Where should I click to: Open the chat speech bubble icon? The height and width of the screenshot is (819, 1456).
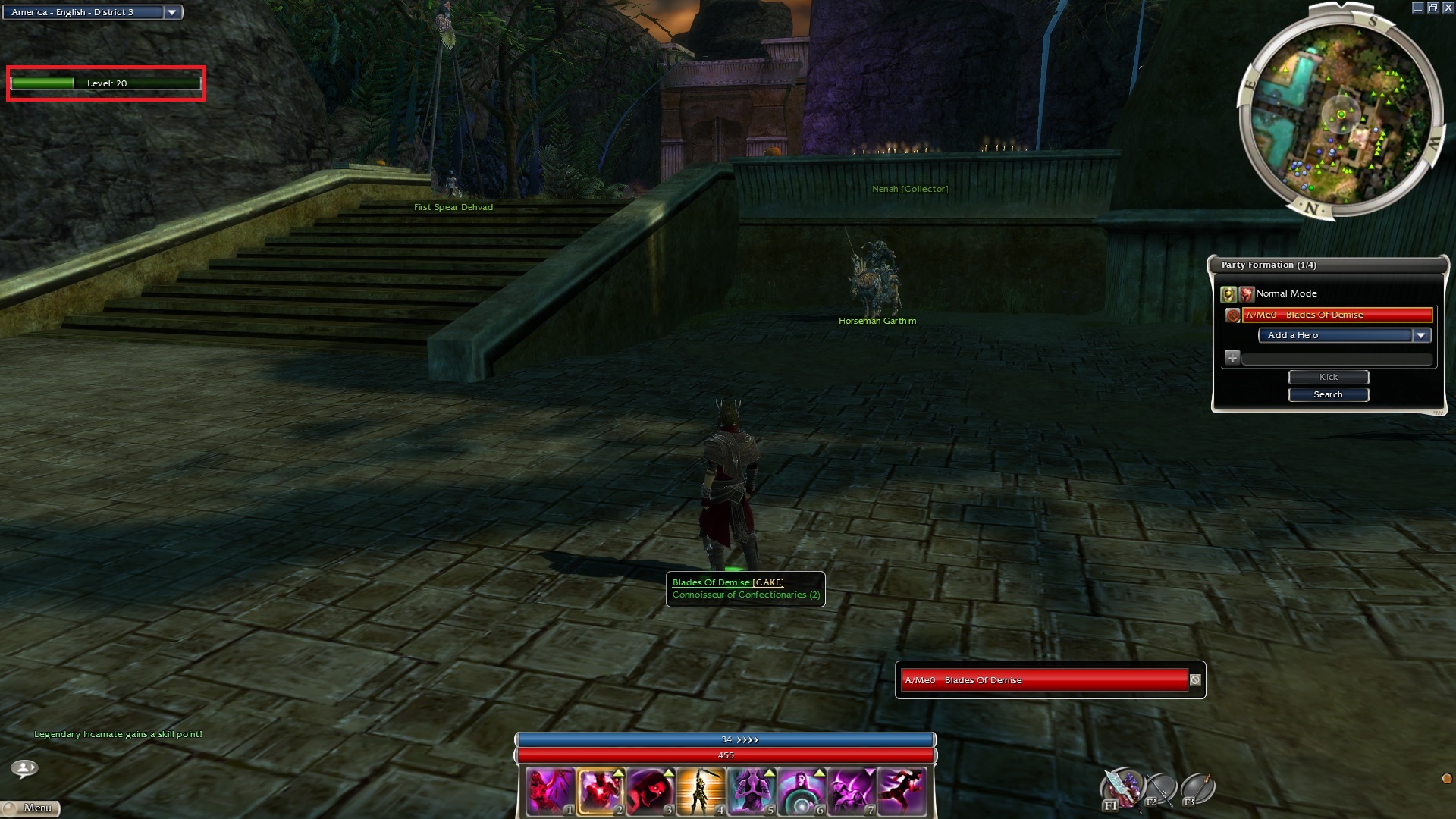point(24,768)
